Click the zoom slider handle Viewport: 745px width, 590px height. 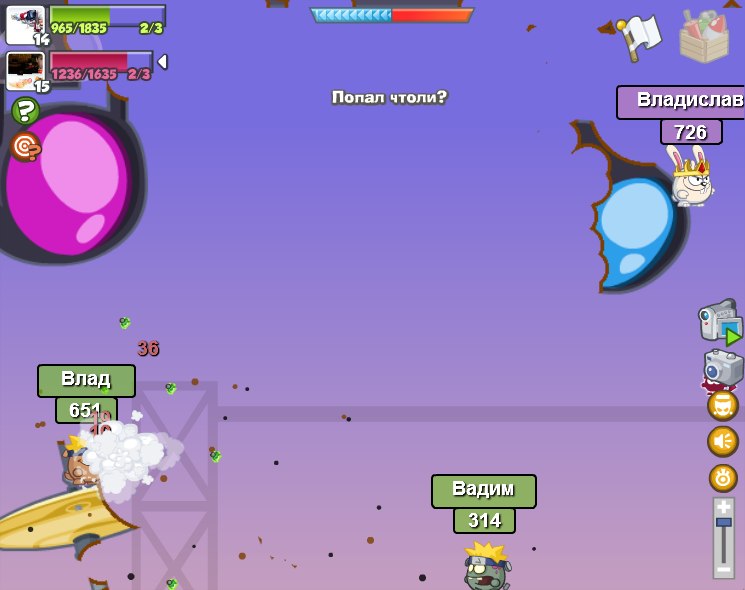click(x=723, y=523)
